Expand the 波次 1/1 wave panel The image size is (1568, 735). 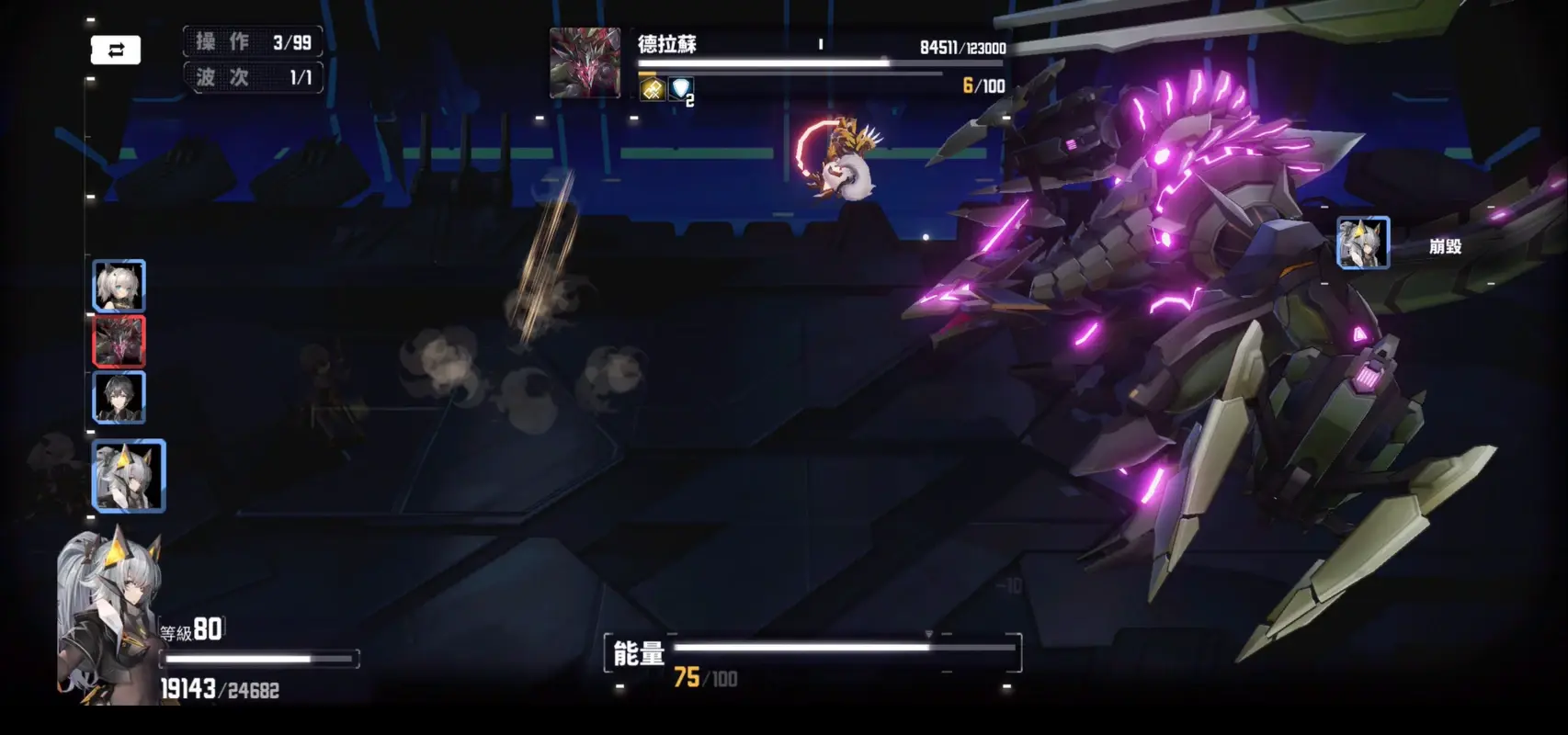252,78
